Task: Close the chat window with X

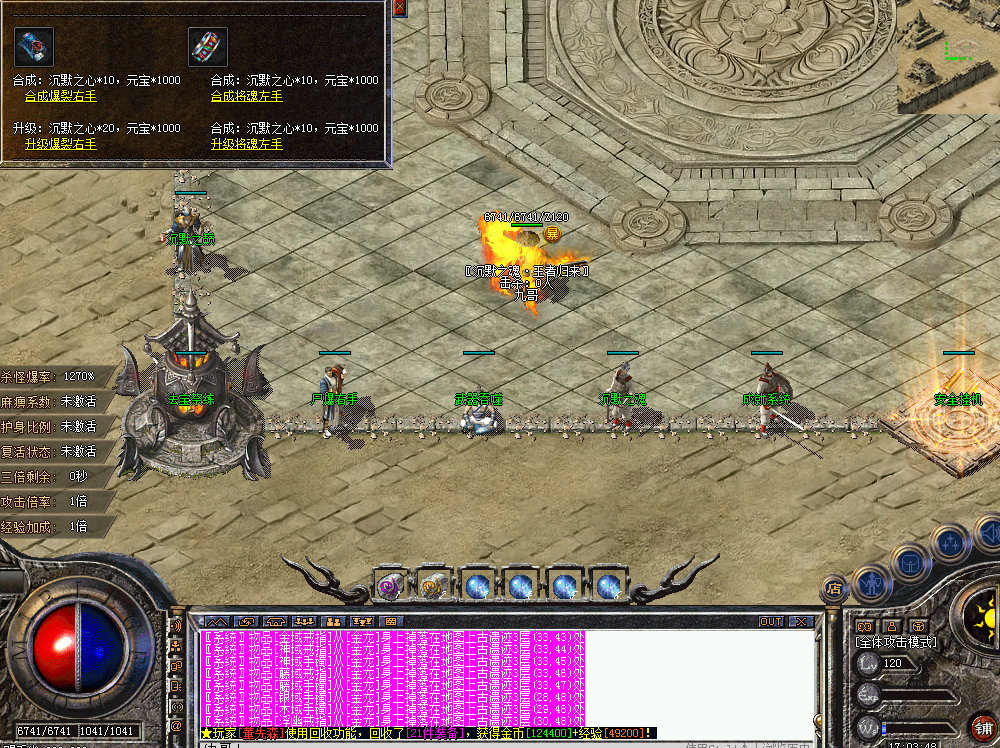Action: [x=800, y=621]
